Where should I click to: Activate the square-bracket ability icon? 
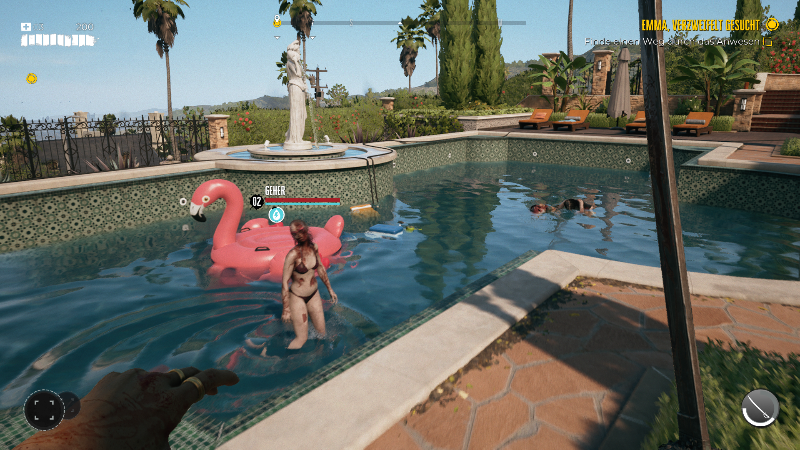coord(43,408)
